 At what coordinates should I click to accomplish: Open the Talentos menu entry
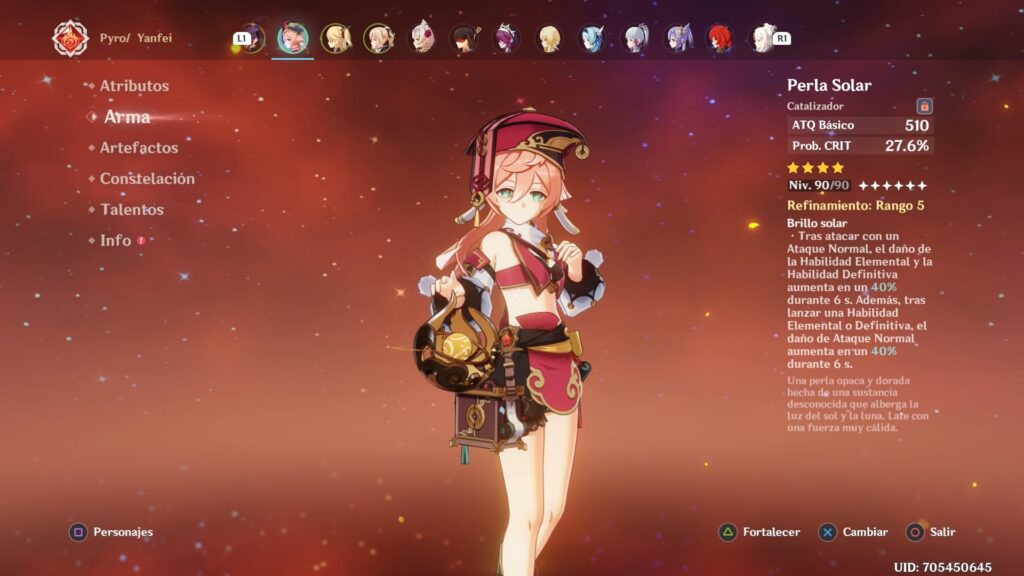(131, 210)
